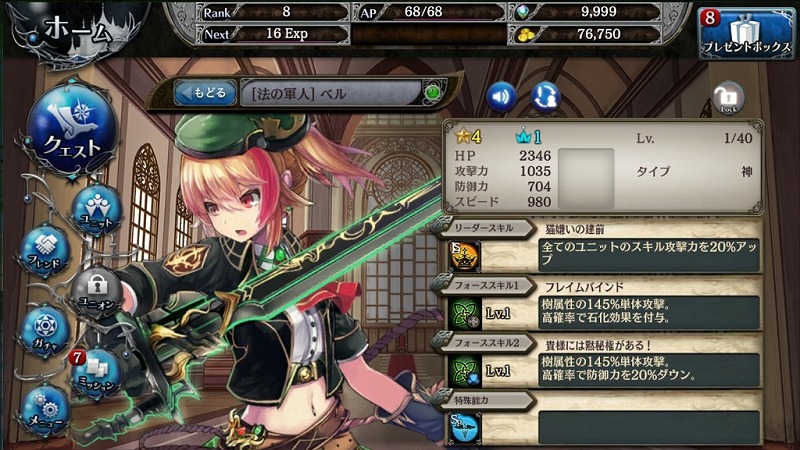Go back with the もどる button
Image resolution: width=800 pixels, height=450 pixels.
pyautogui.click(x=203, y=93)
